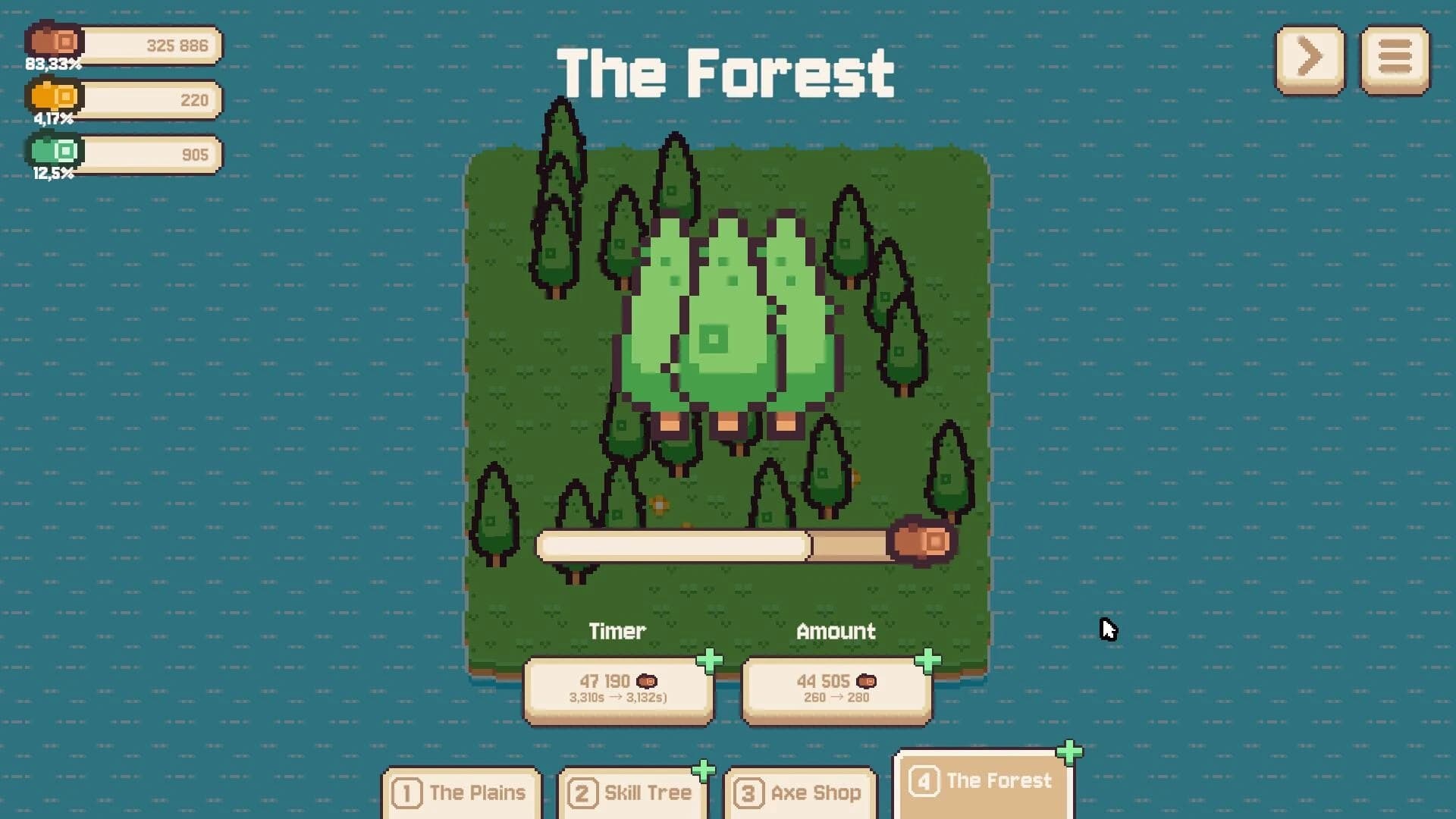Click the green plus on The Forest tab

1069,752
